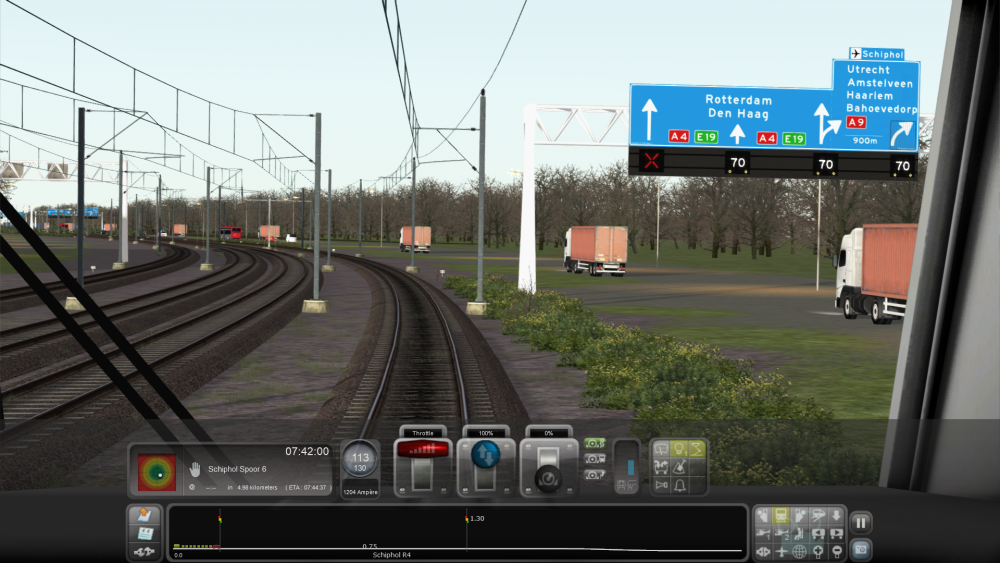The image size is (1000, 563).
Task: Select helicopter camera view 1
Action: pyautogui.click(x=763, y=534)
